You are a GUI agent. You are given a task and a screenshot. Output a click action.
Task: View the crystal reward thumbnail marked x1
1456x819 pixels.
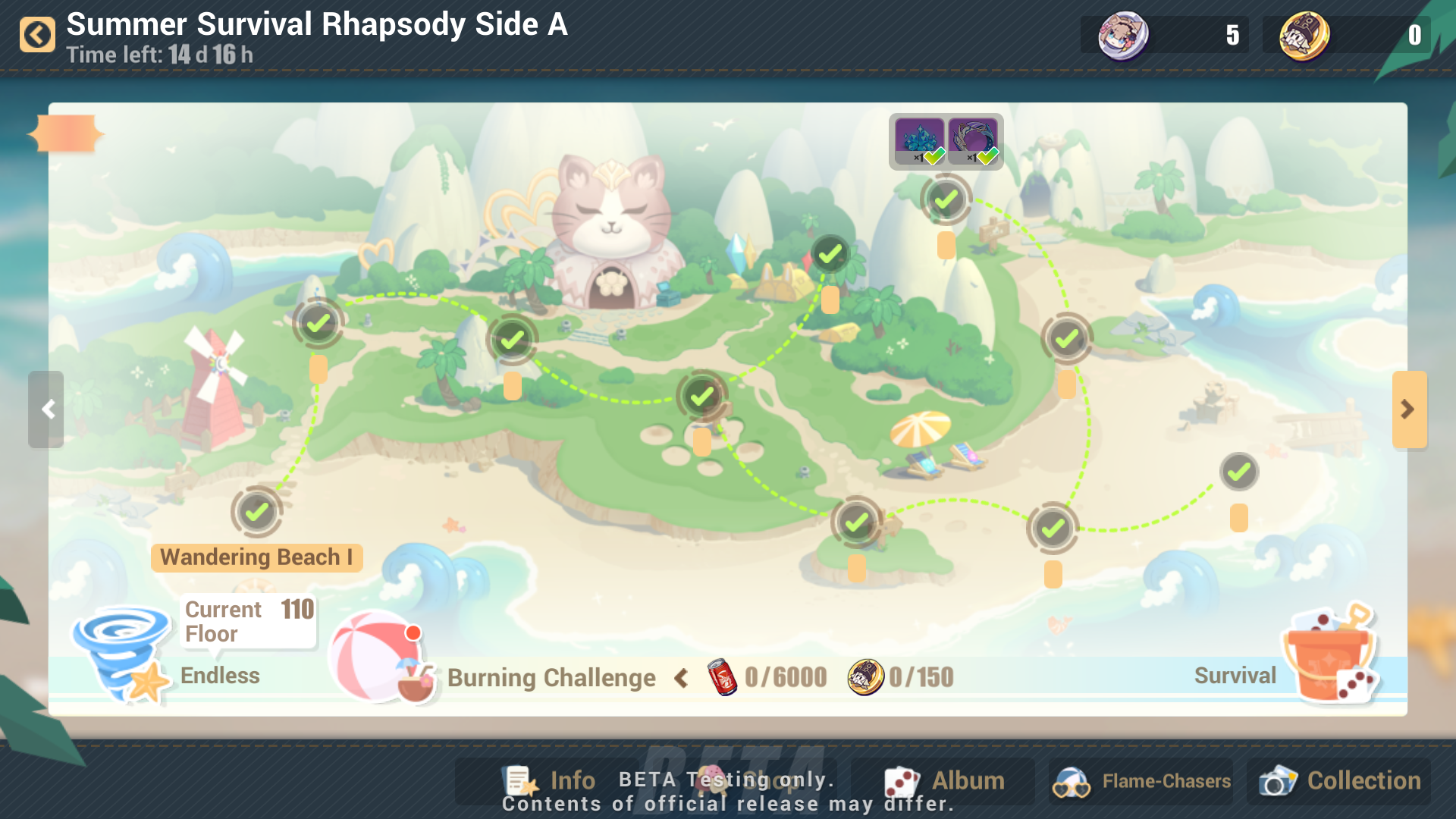[x=920, y=140]
